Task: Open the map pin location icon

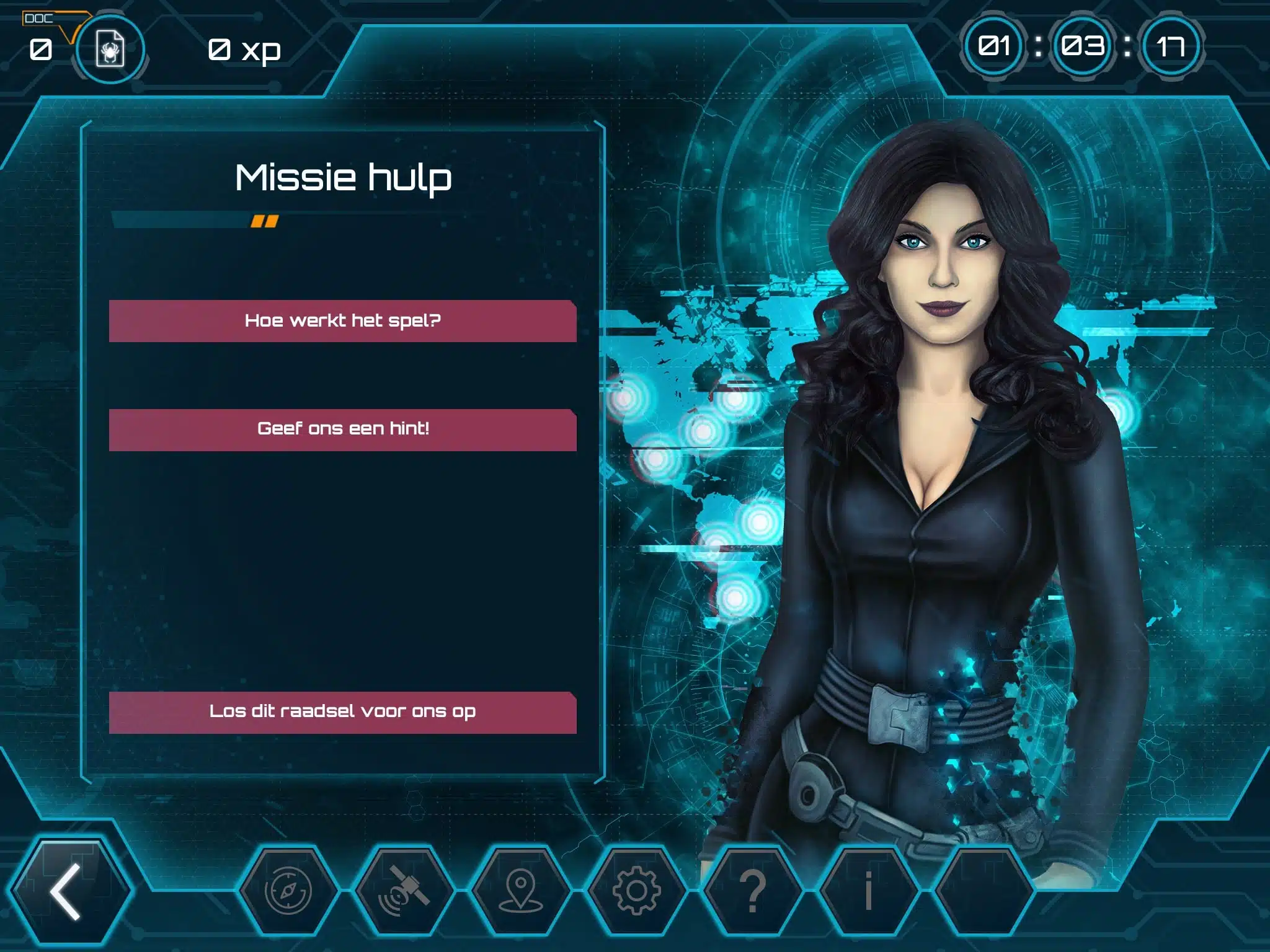Action: point(520,891)
